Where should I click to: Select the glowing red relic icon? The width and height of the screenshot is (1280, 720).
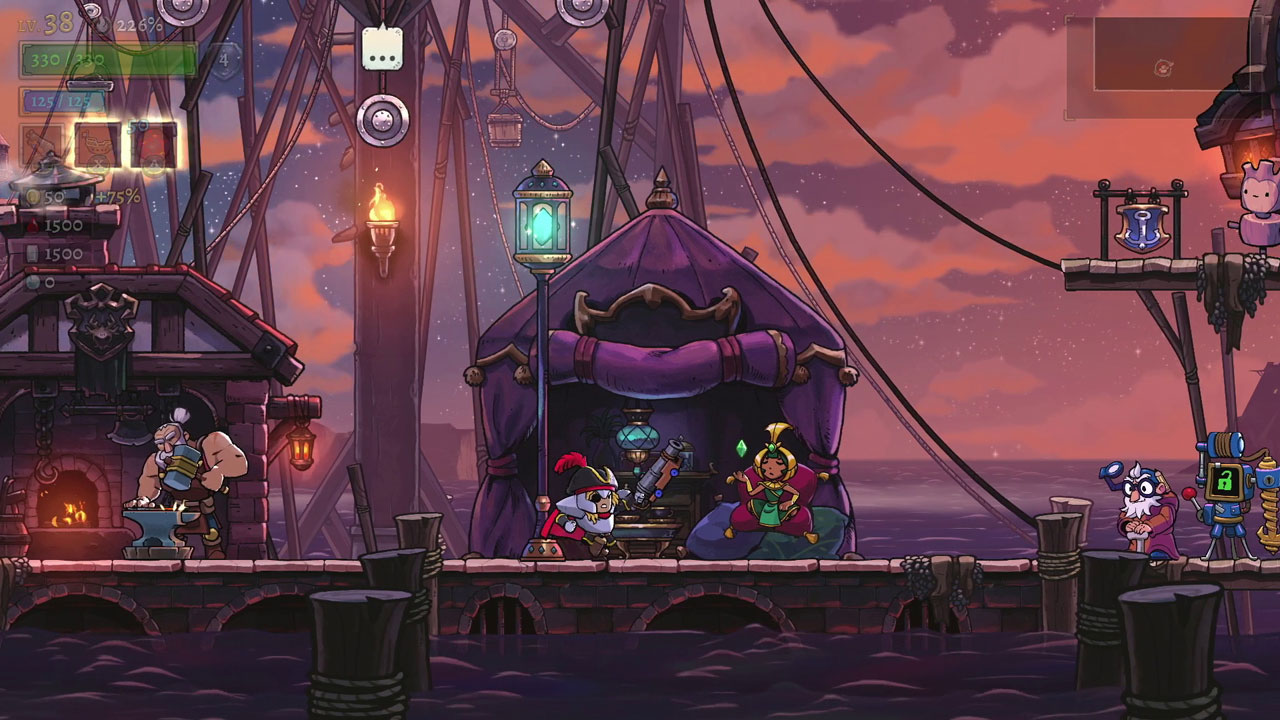pyautogui.click(x=152, y=146)
